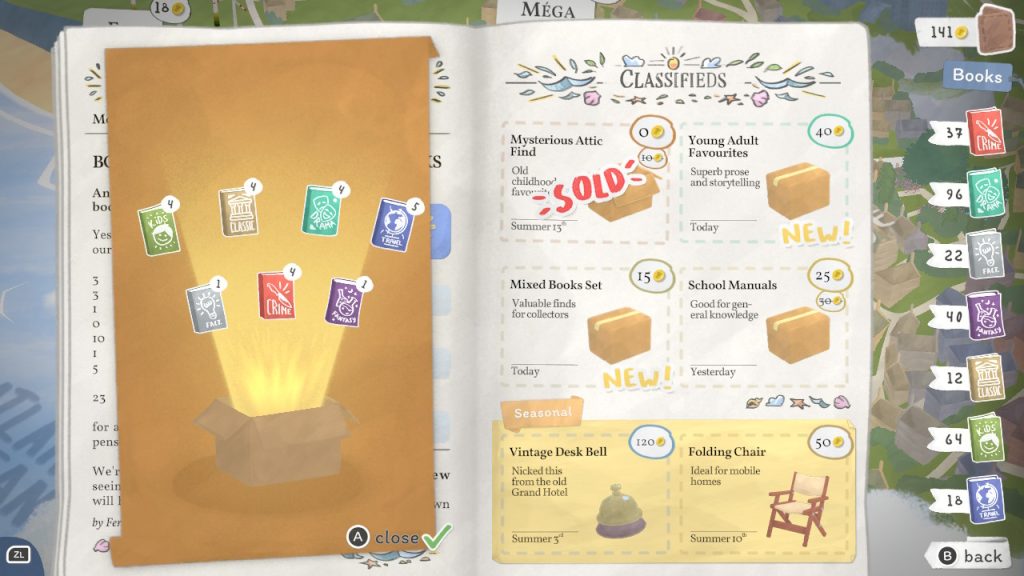The height and width of the screenshot is (576, 1024).
Task: Select the Young Adult Favourites listing
Action: coord(765,182)
